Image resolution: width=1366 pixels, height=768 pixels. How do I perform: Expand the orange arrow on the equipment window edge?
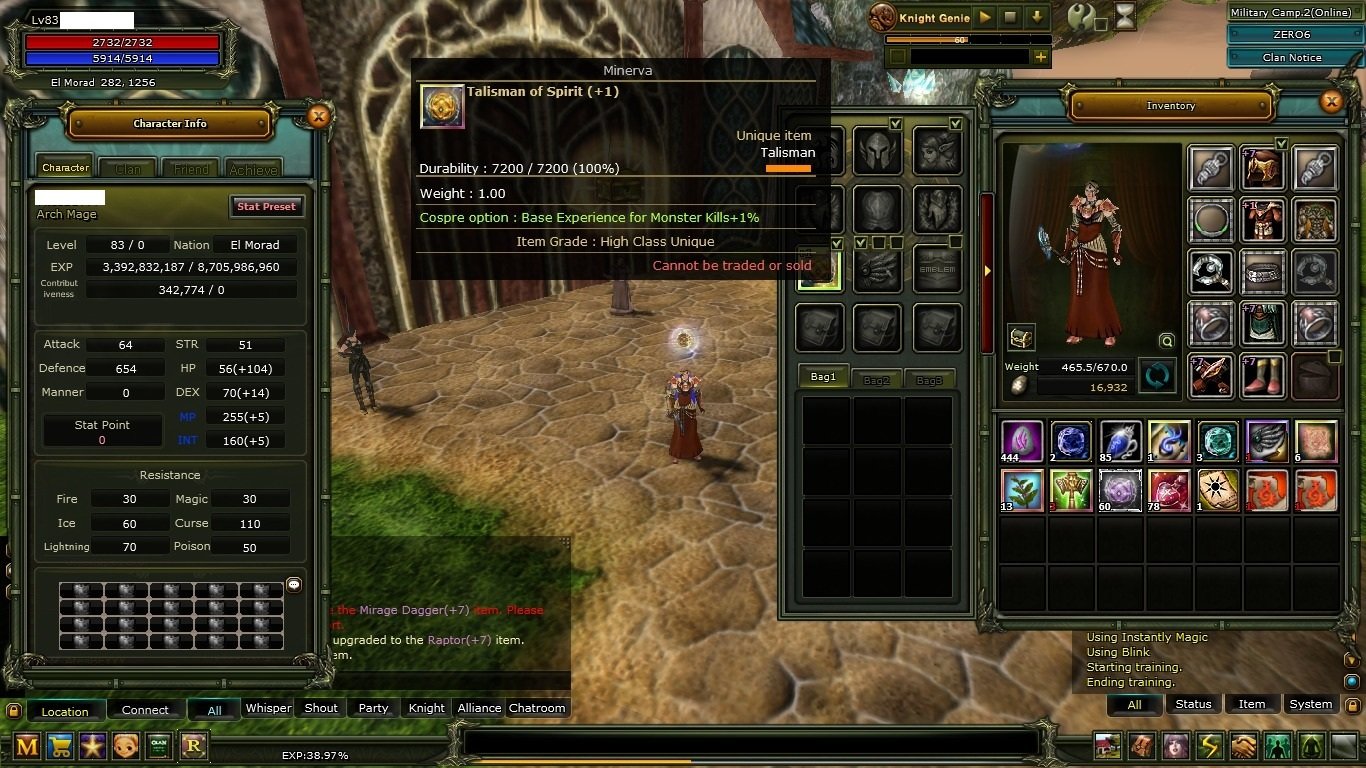pyautogui.click(x=988, y=270)
